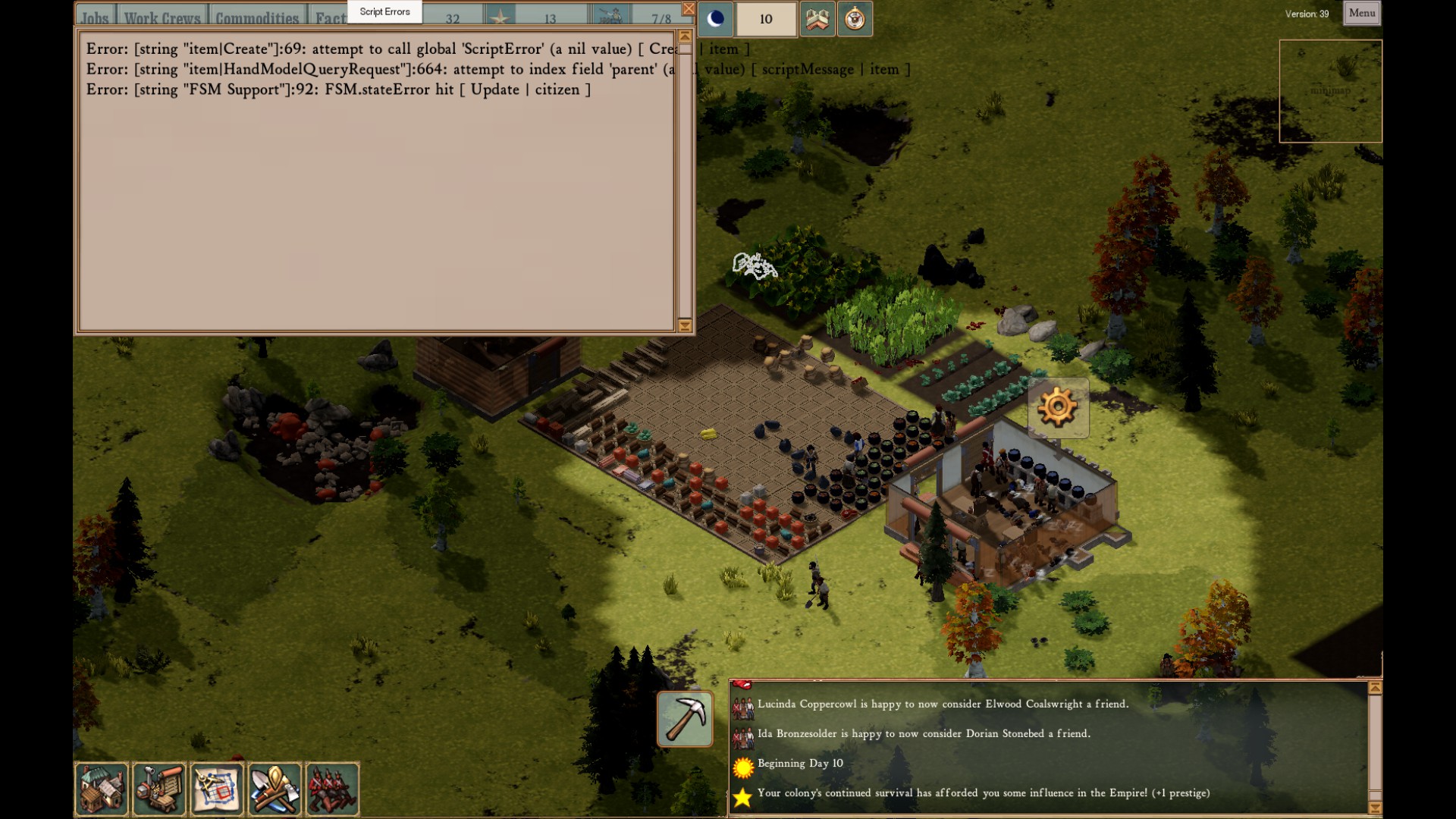
Task: Click the orange gear alert icon
Action: tap(1058, 408)
